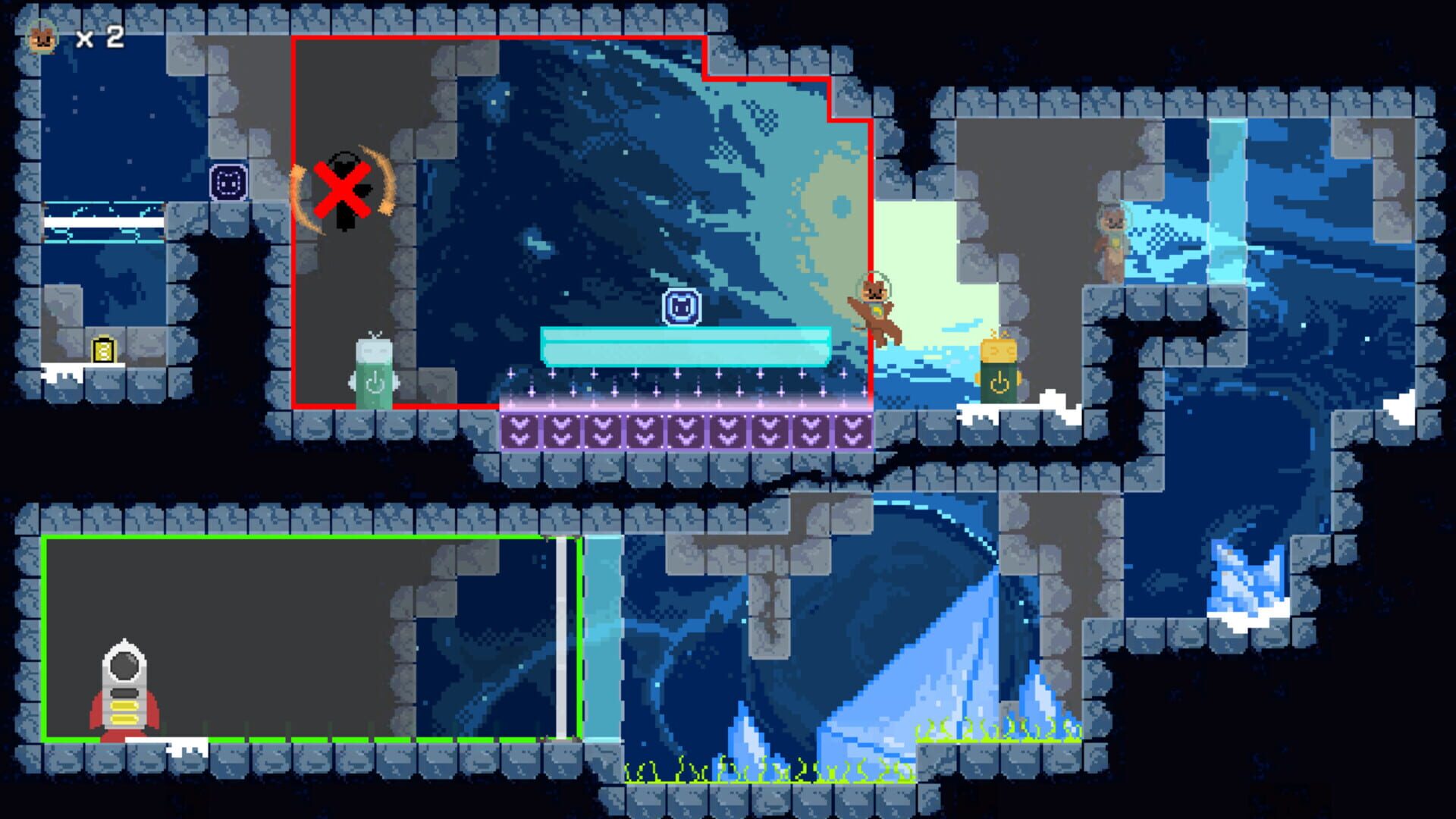Click the cat head lives icon top-left
This screenshot has width=1456, height=819.
coord(43,36)
